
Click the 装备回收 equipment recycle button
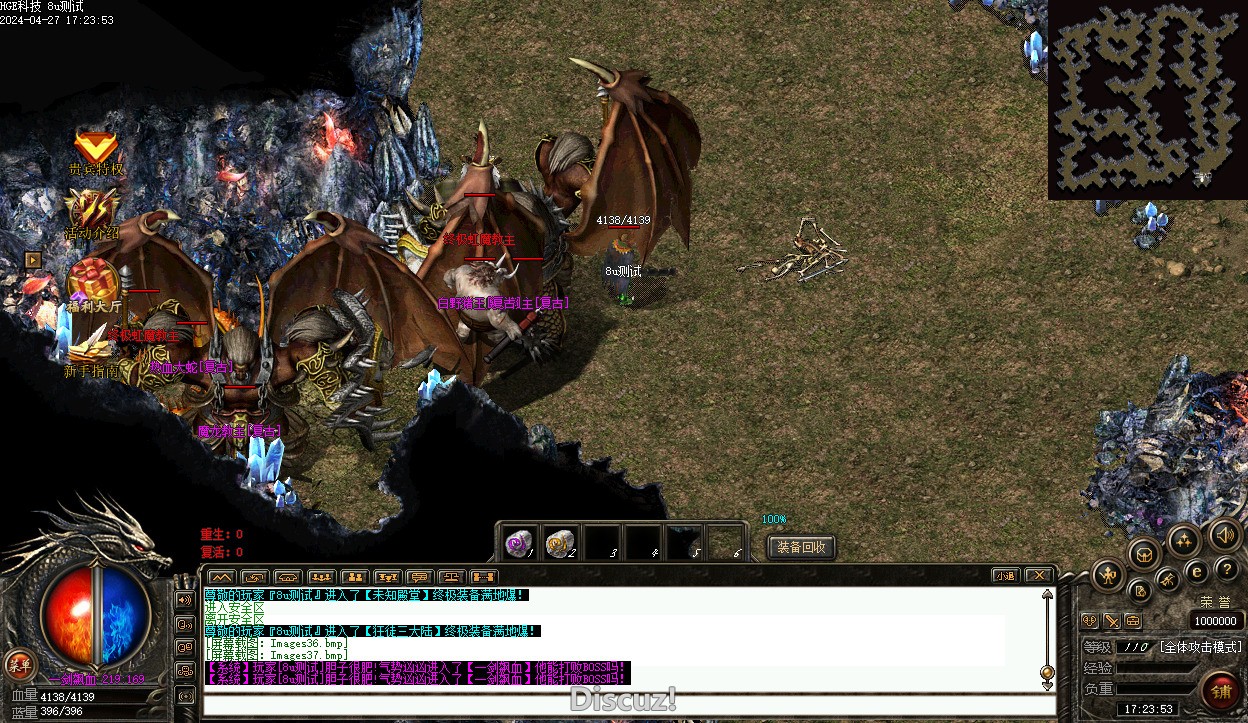[801, 547]
